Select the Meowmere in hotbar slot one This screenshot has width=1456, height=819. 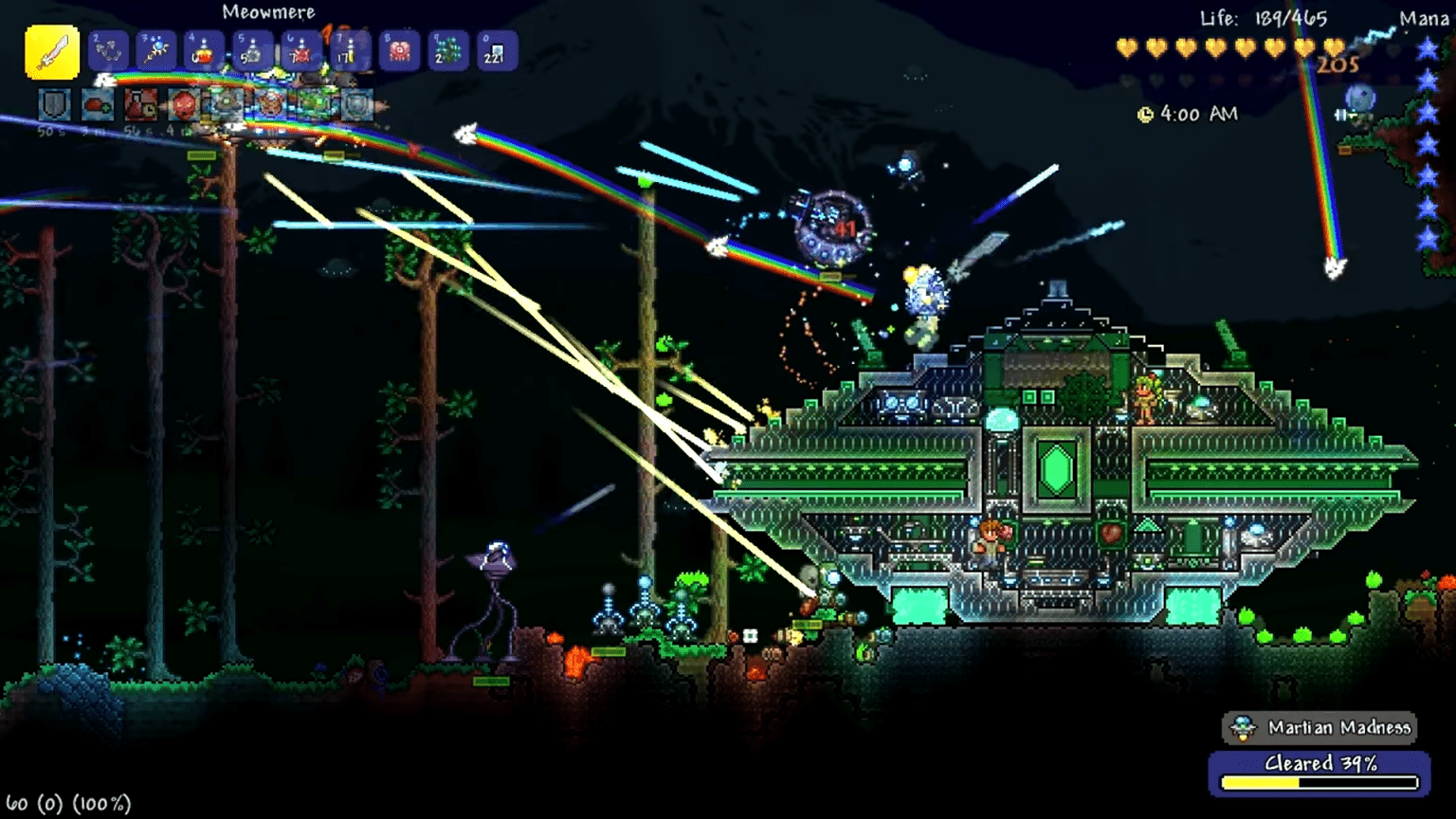[x=54, y=52]
